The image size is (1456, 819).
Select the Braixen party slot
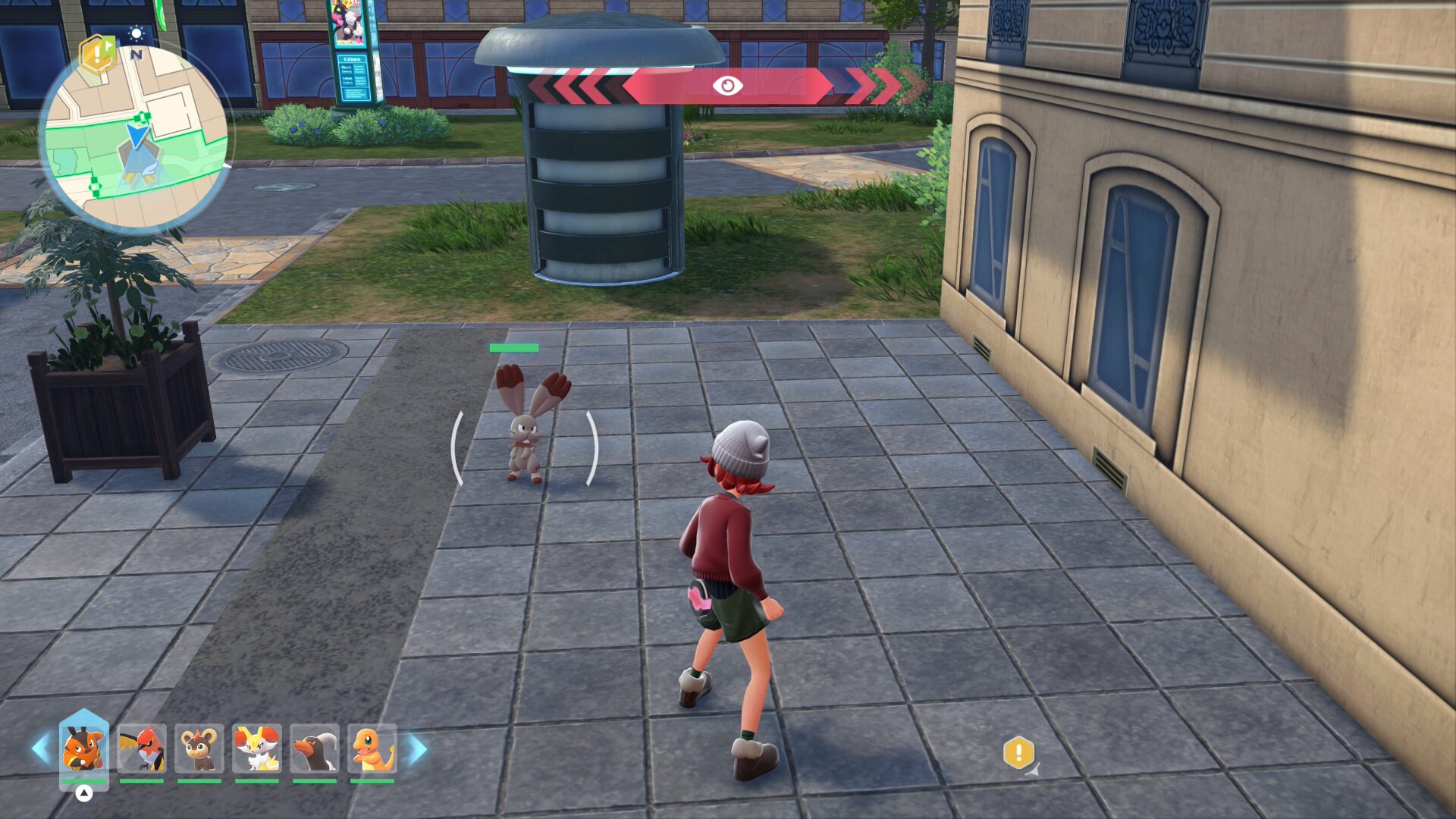click(256, 748)
